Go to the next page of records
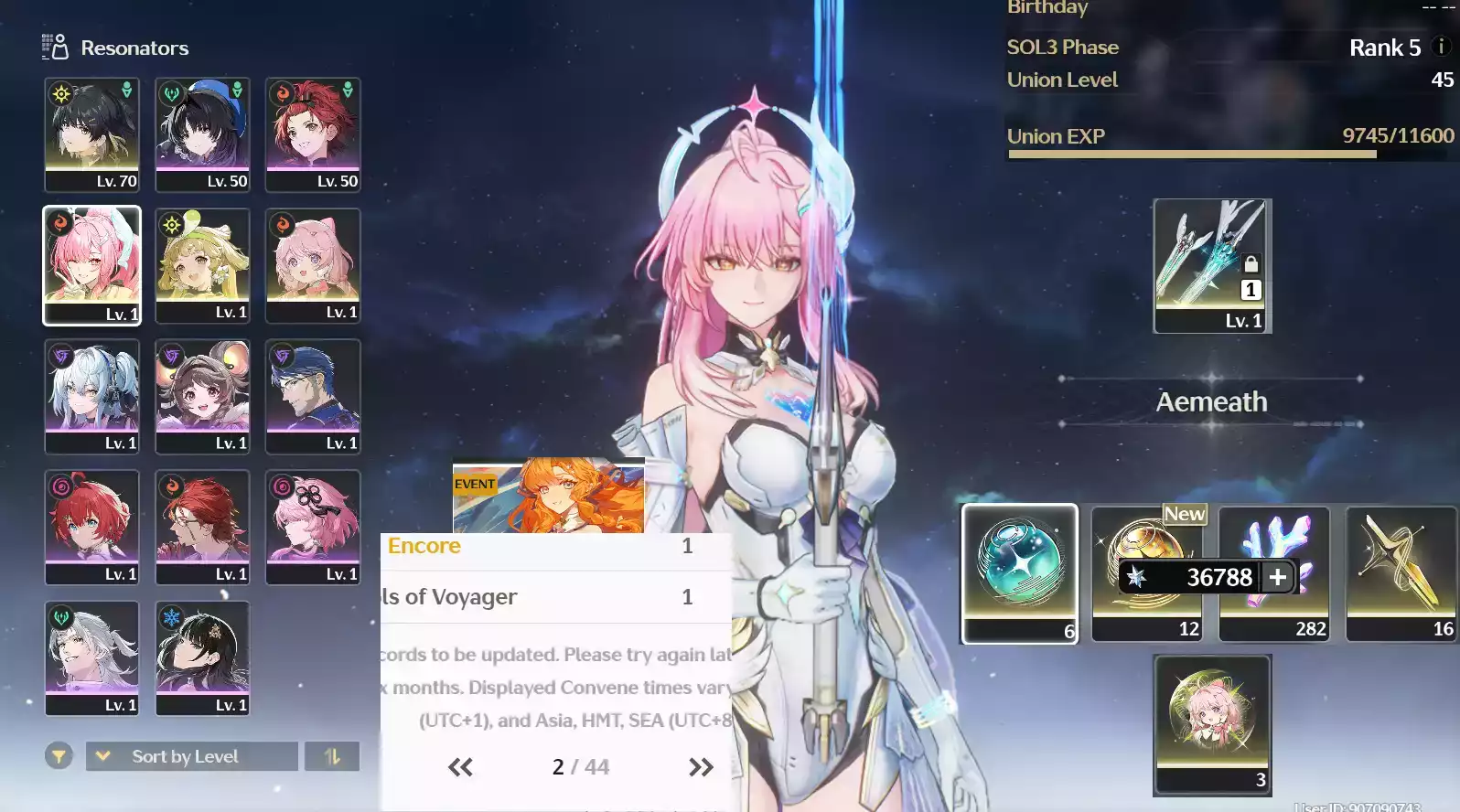The image size is (1460, 812). point(701,767)
